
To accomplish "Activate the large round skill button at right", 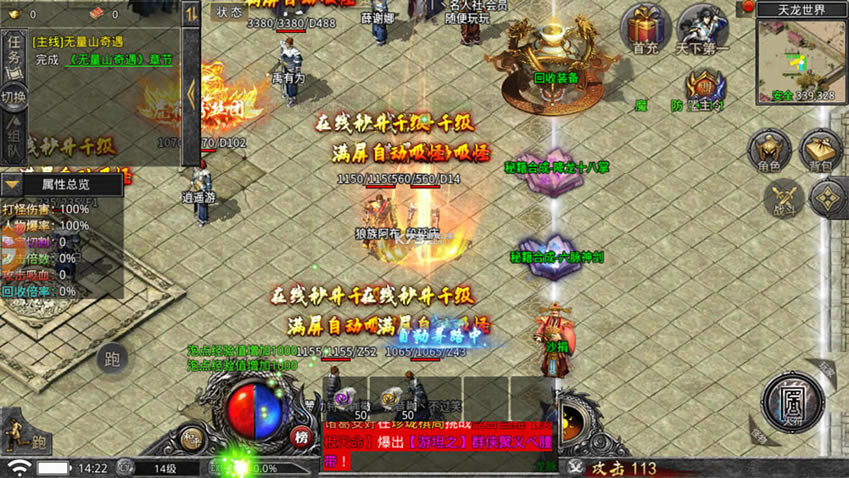I will (x=792, y=403).
